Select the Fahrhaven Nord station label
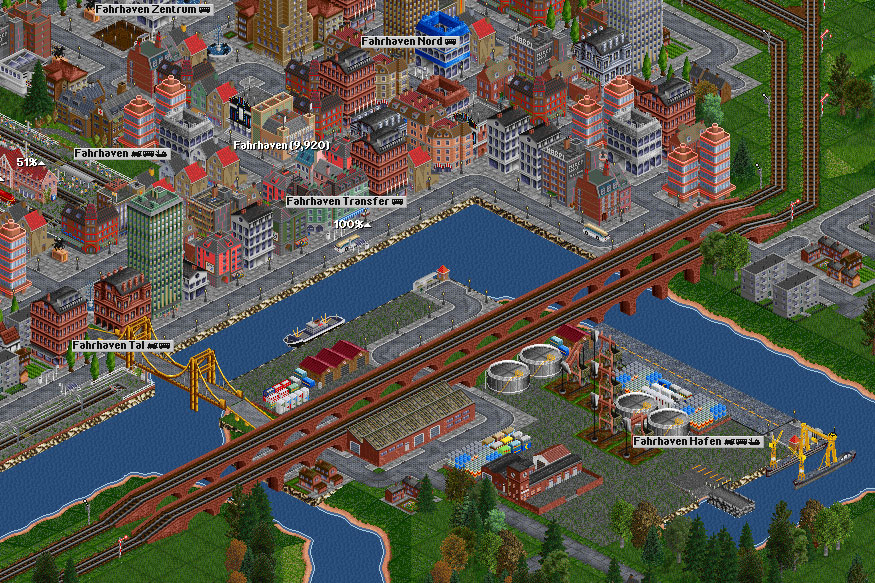875x583 pixels. coord(409,41)
